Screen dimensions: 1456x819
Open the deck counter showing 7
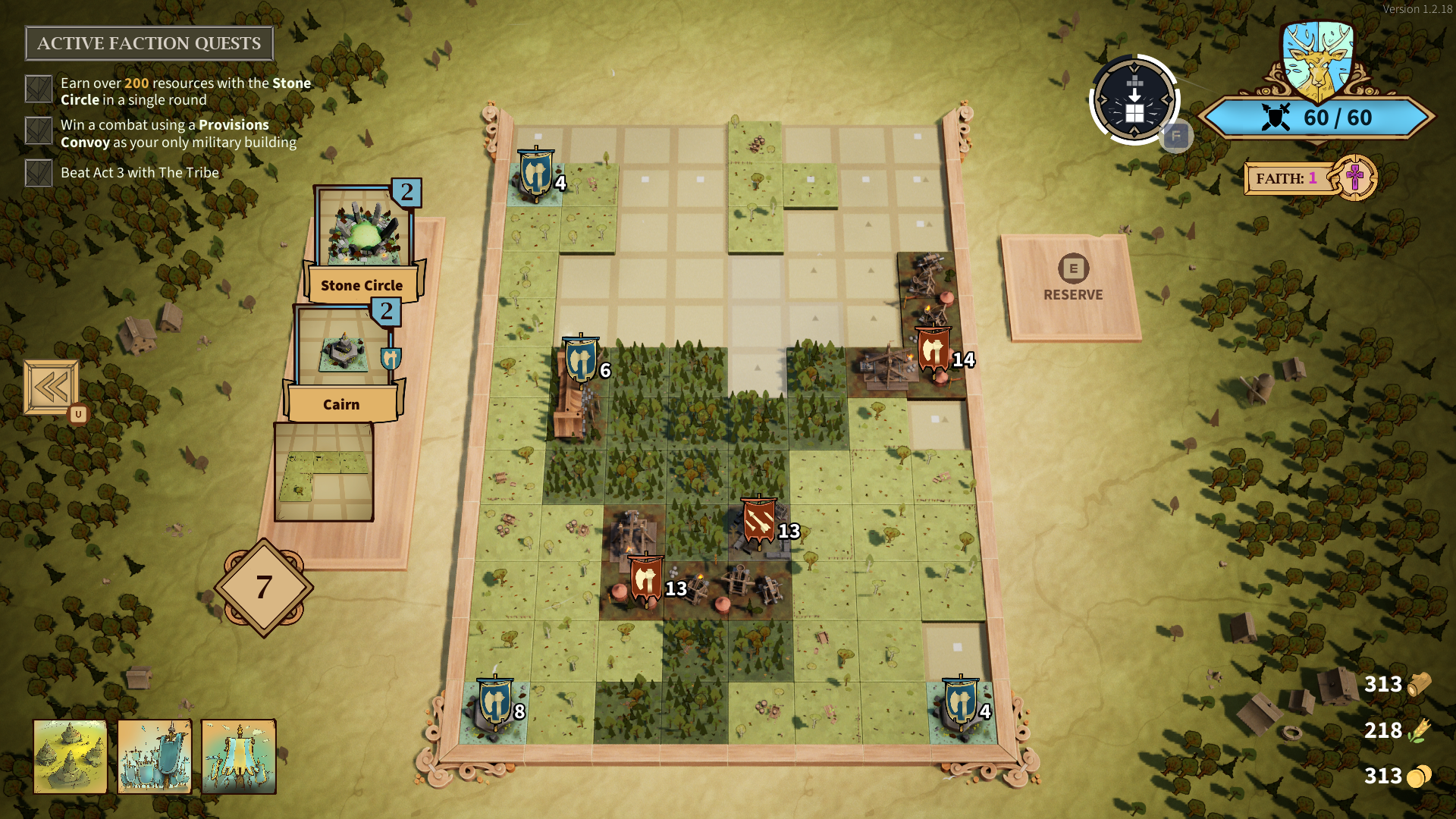[264, 587]
